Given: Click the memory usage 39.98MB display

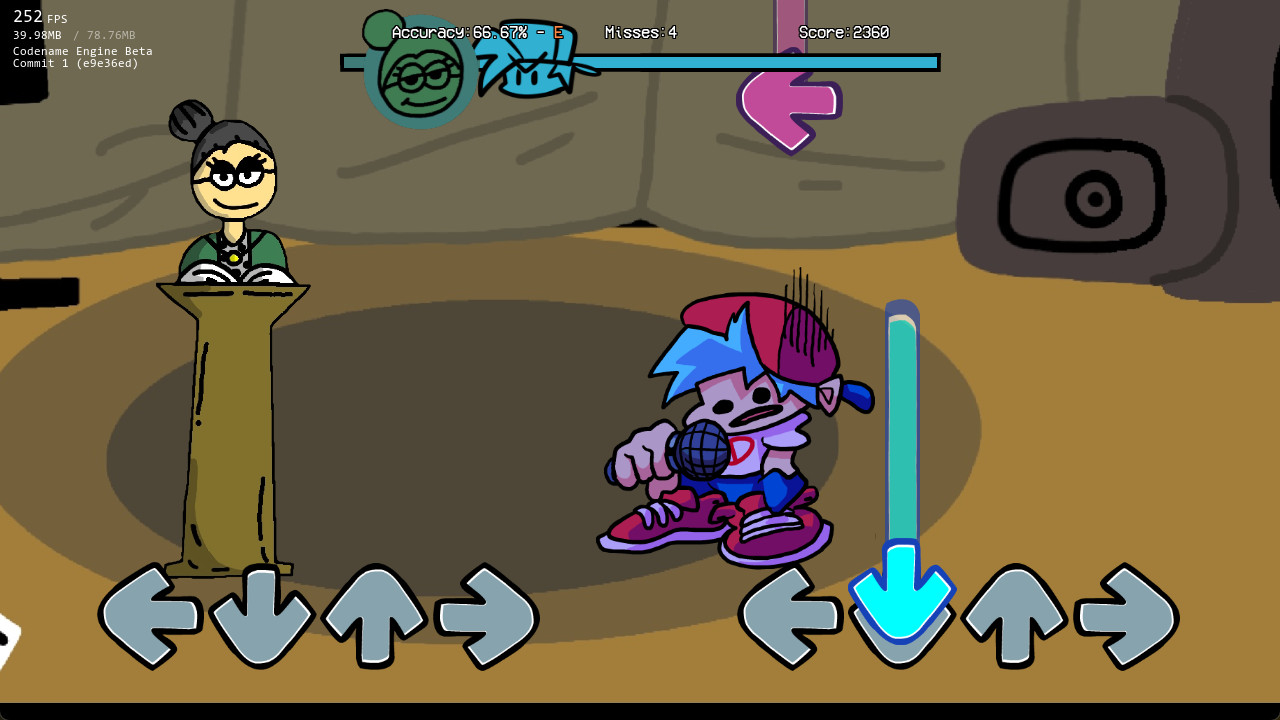Looking at the screenshot, I should tap(37, 34).
